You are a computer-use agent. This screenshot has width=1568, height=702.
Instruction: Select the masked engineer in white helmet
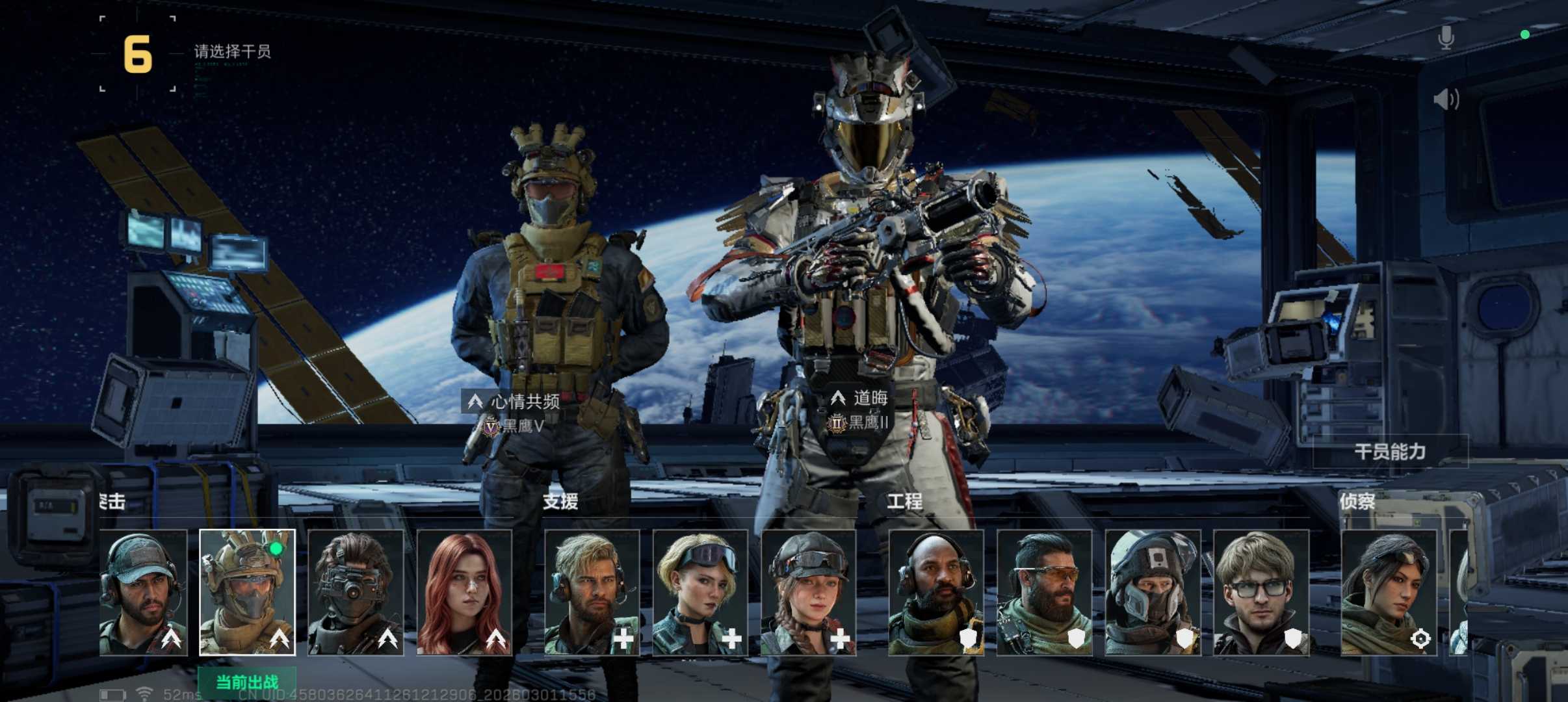(x=1153, y=592)
